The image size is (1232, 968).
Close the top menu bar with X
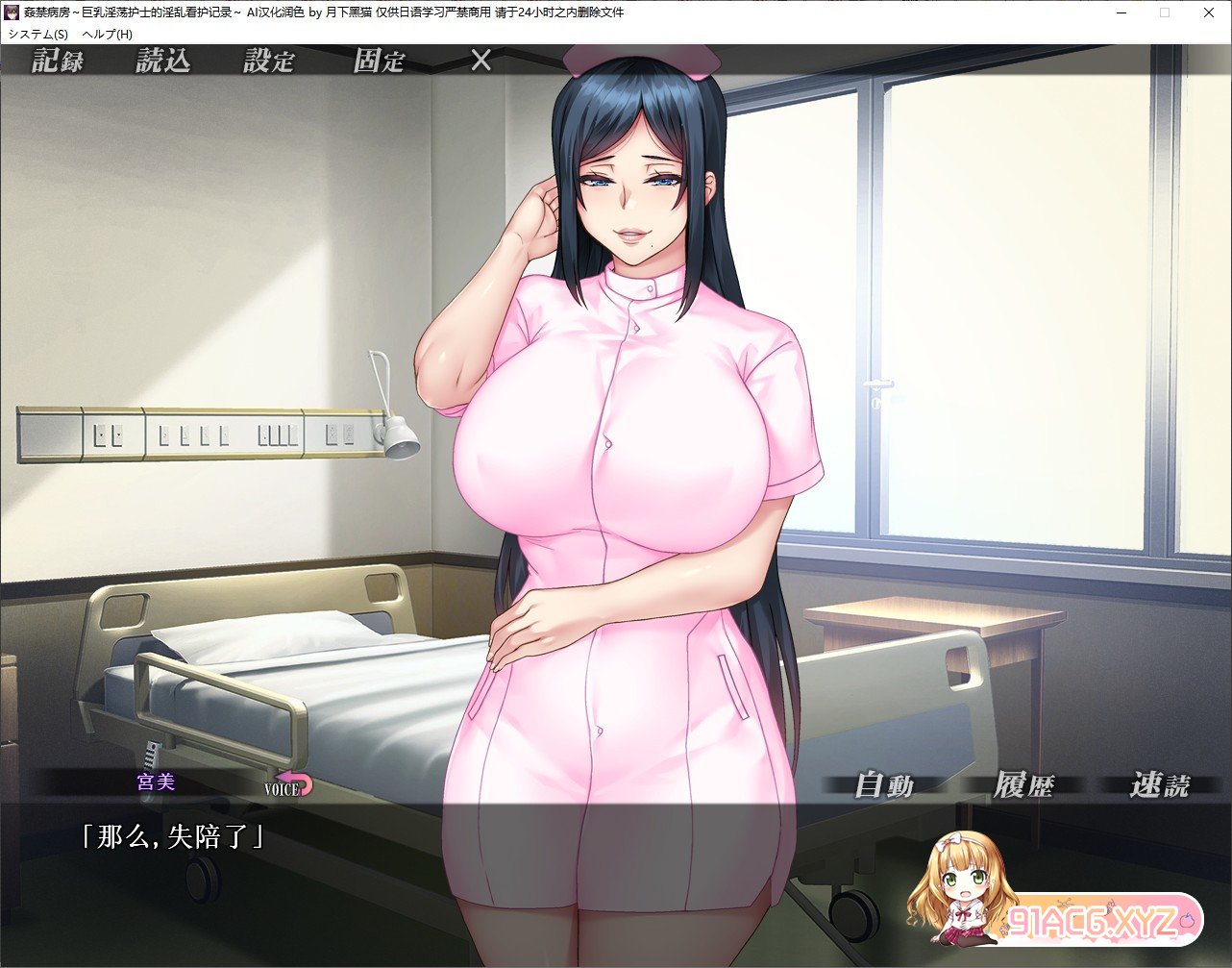click(x=480, y=62)
